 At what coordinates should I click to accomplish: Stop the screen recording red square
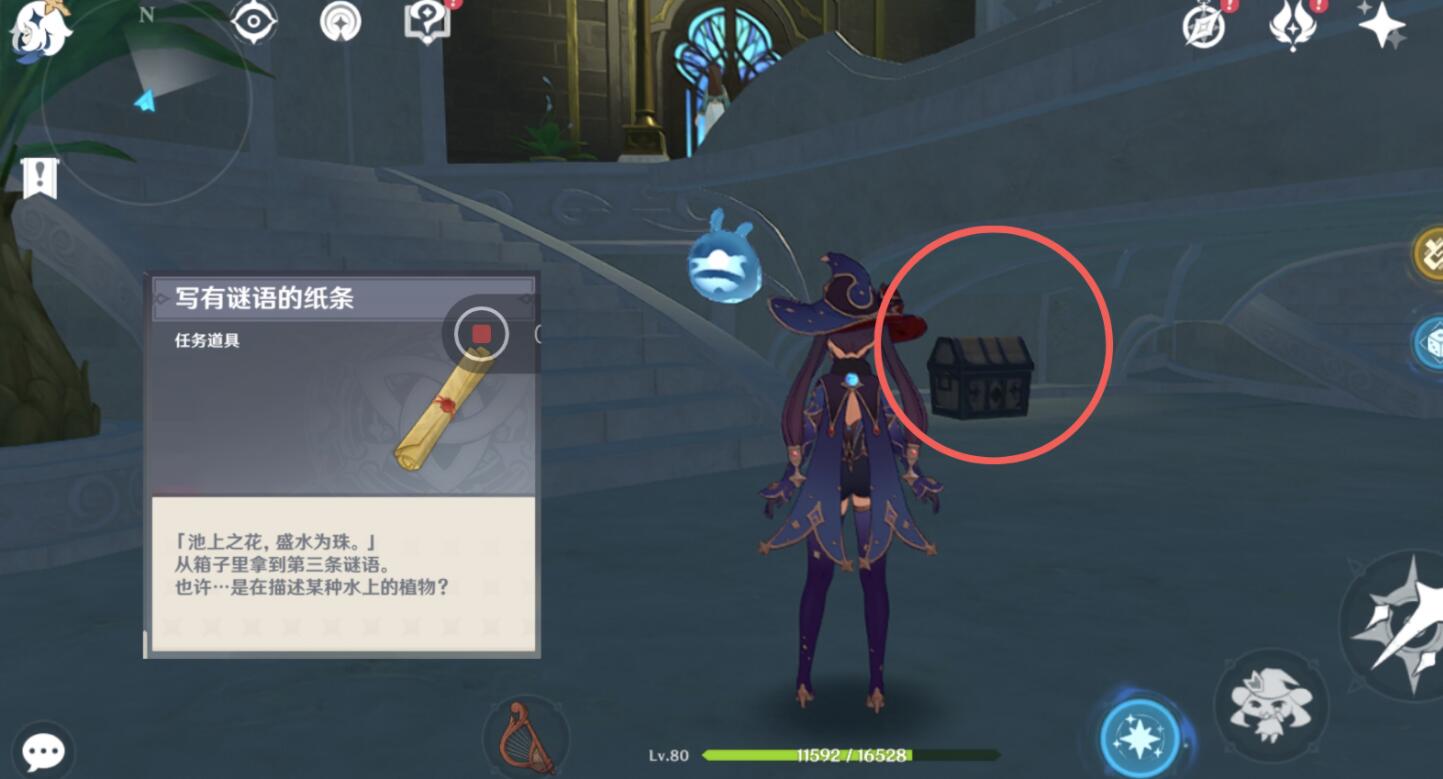480,335
